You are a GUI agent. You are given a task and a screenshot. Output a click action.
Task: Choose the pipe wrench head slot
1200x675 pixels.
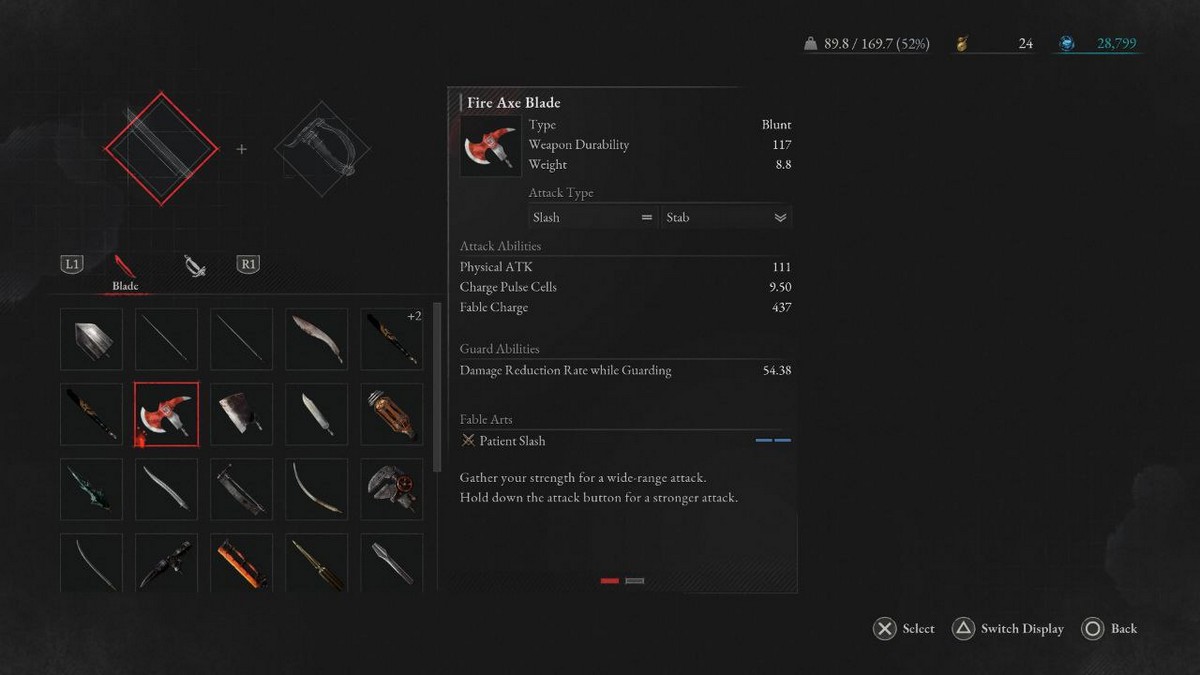tap(391, 489)
